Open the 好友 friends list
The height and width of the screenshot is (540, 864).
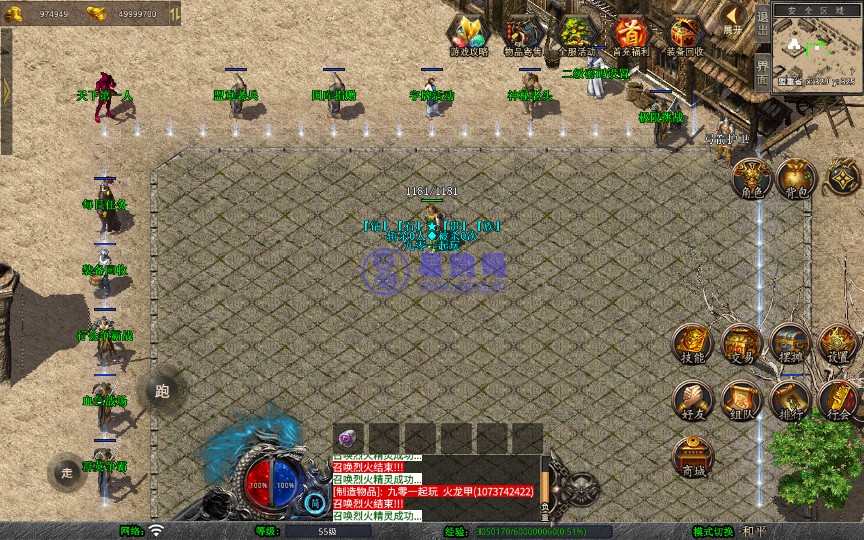693,400
